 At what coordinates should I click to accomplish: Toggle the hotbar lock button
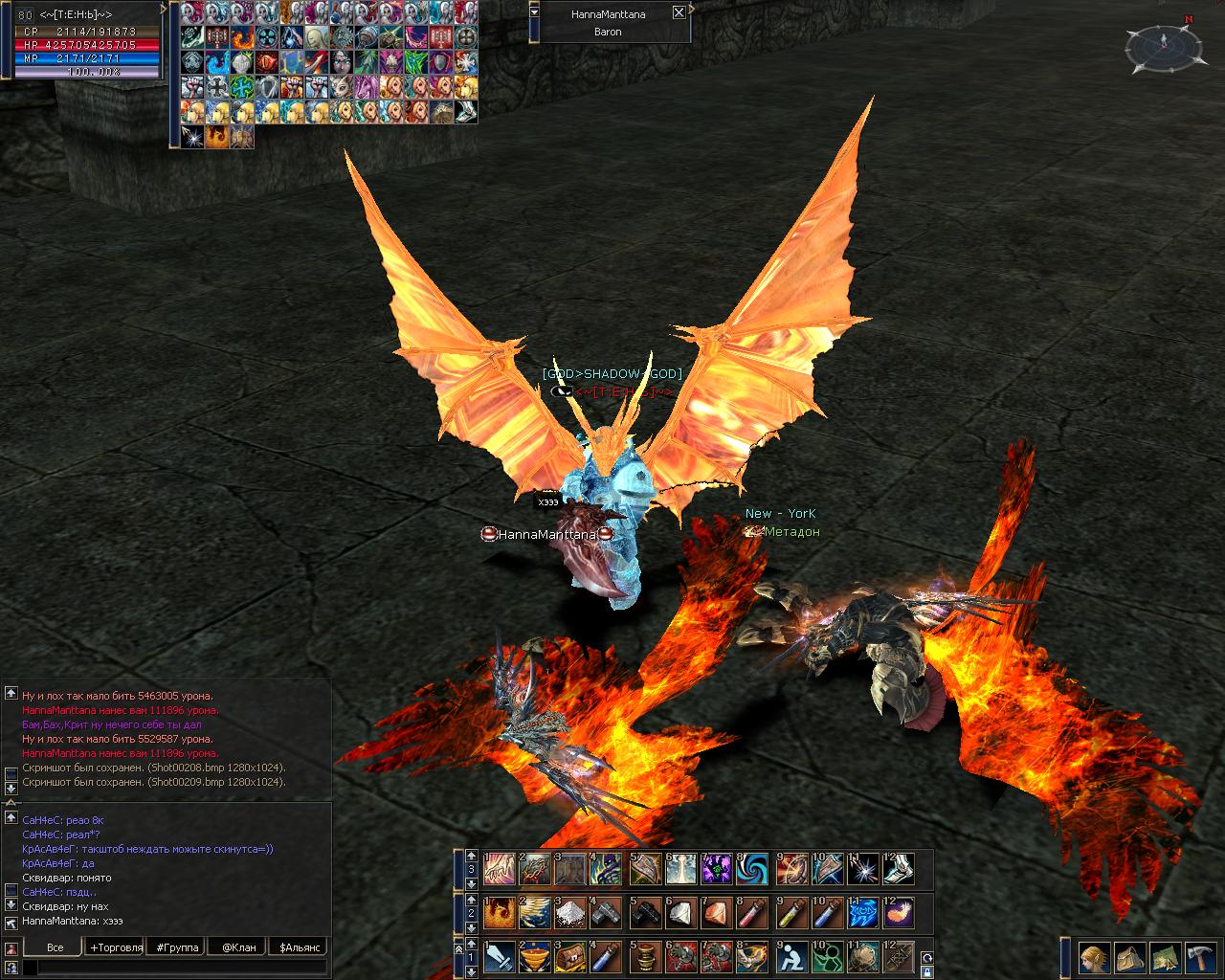[x=926, y=970]
